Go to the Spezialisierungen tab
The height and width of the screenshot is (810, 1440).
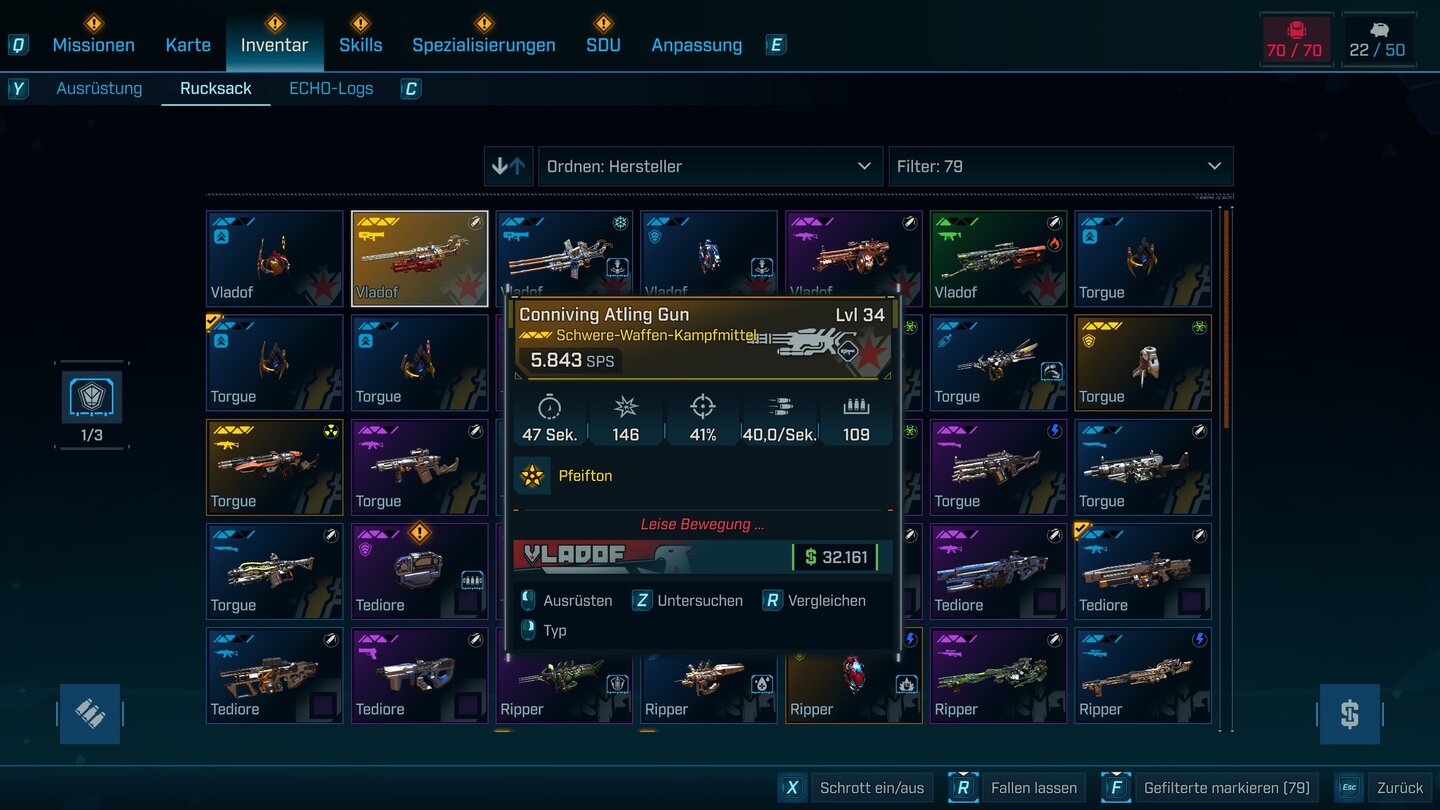pos(484,45)
